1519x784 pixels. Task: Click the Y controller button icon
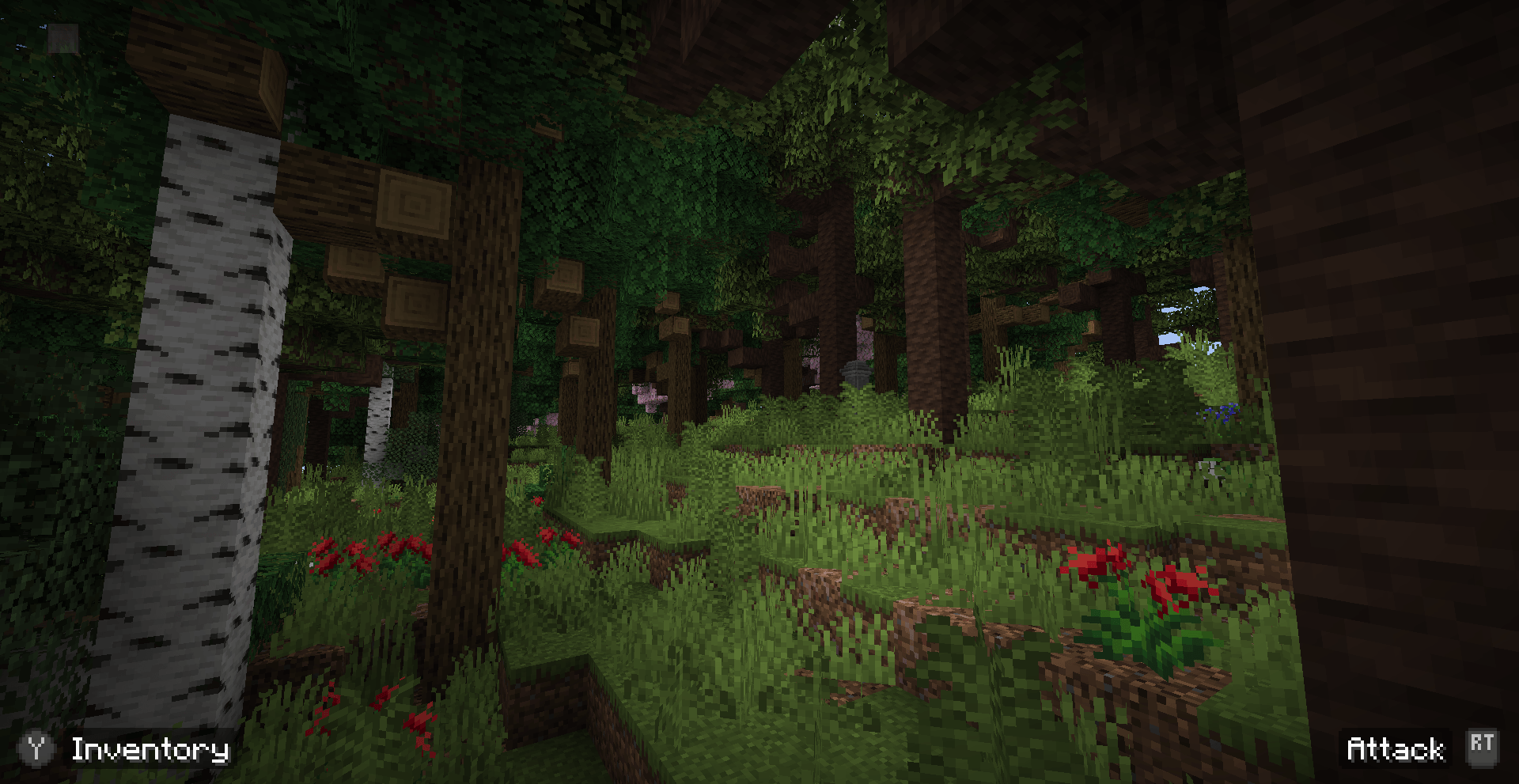pyautogui.click(x=37, y=748)
